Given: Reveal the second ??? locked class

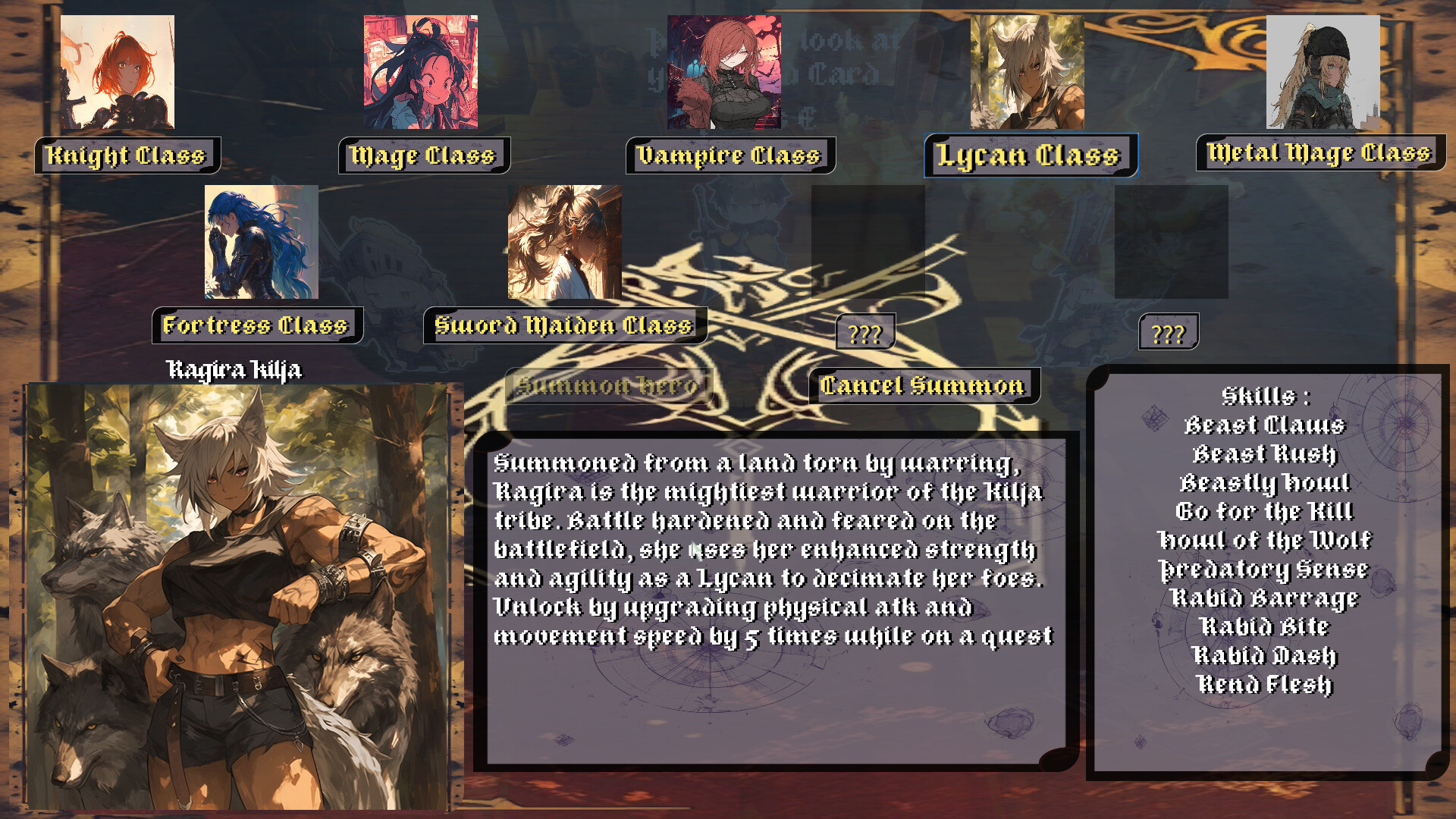Looking at the screenshot, I should (x=1170, y=331).
